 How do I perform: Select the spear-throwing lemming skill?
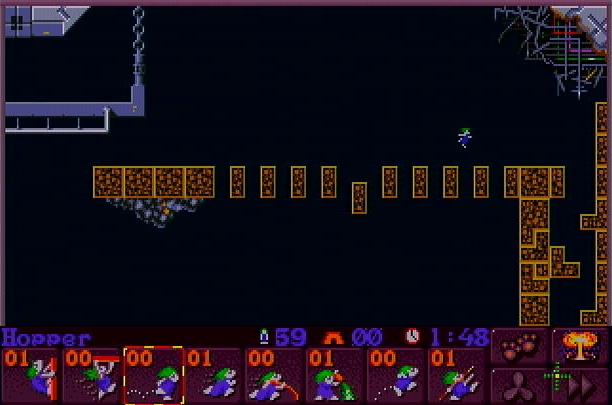point(458,376)
